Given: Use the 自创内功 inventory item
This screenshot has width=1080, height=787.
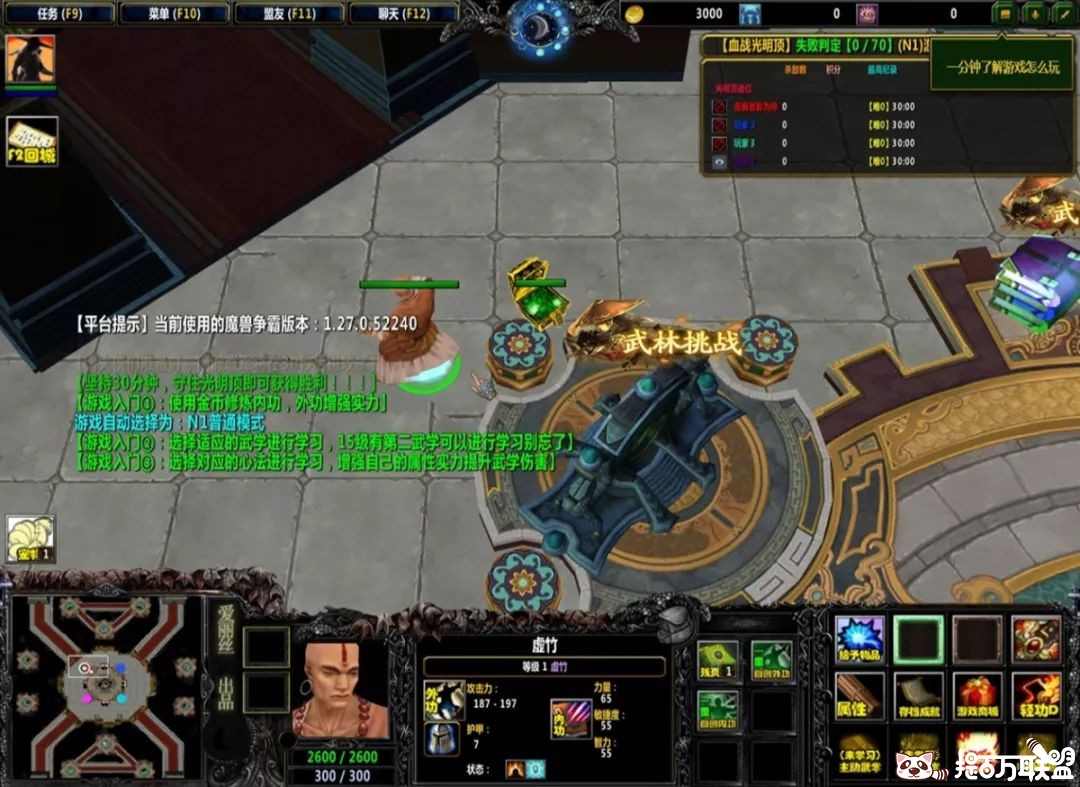Looking at the screenshot, I should pos(717,710).
